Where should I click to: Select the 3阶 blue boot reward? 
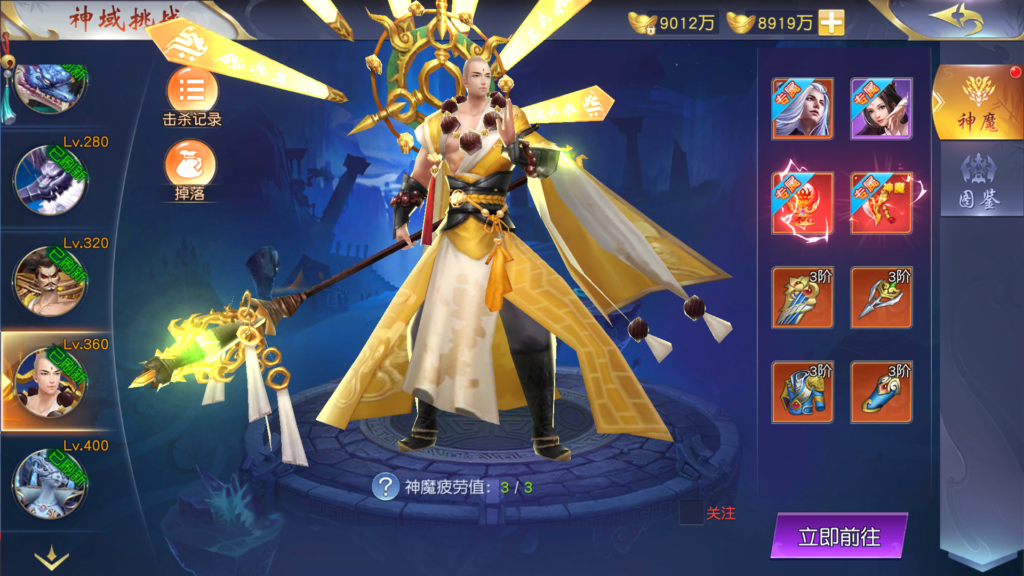click(x=881, y=392)
